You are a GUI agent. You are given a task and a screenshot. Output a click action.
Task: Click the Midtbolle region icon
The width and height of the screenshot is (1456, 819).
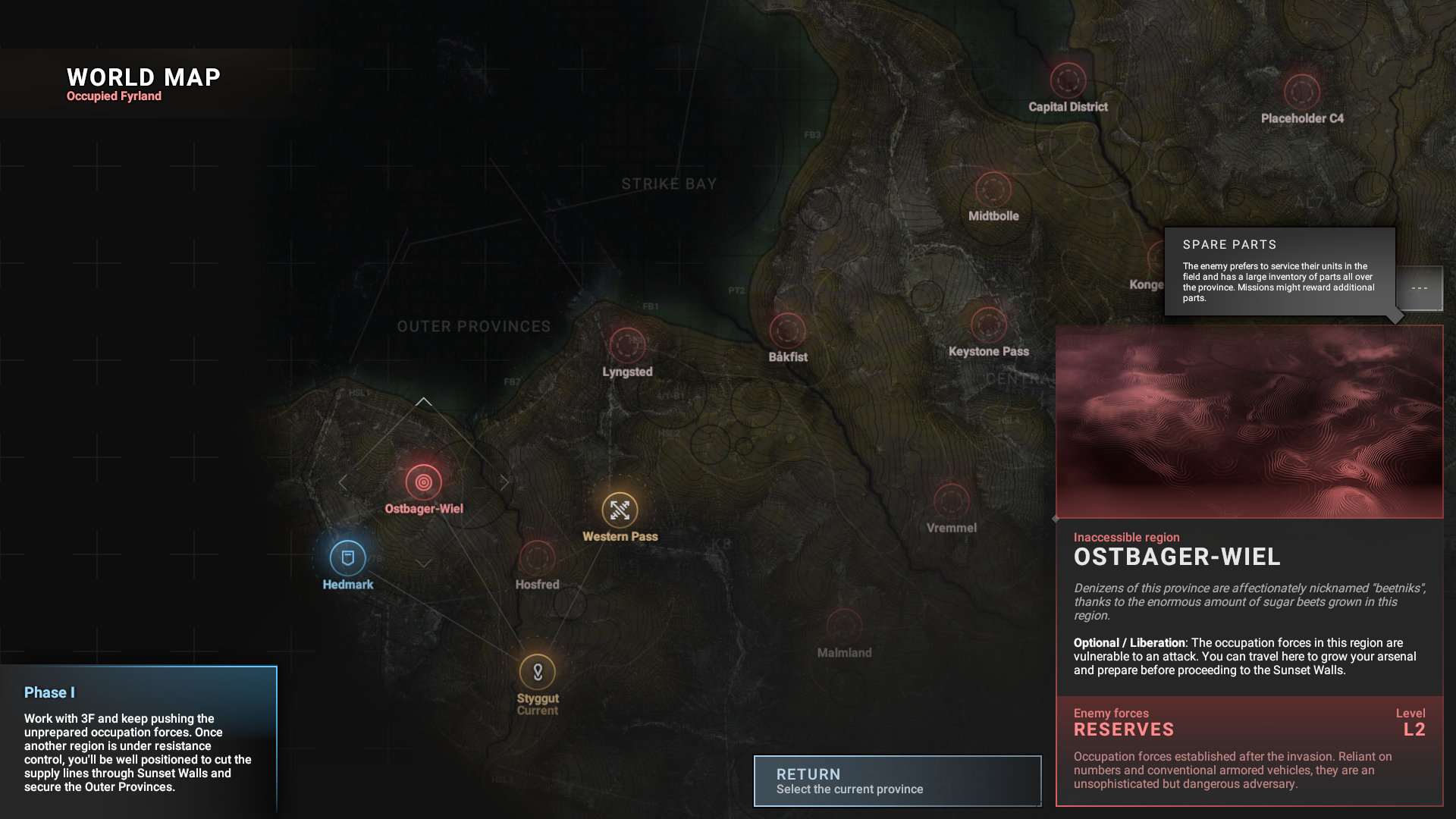pyautogui.click(x=993, y=188)
